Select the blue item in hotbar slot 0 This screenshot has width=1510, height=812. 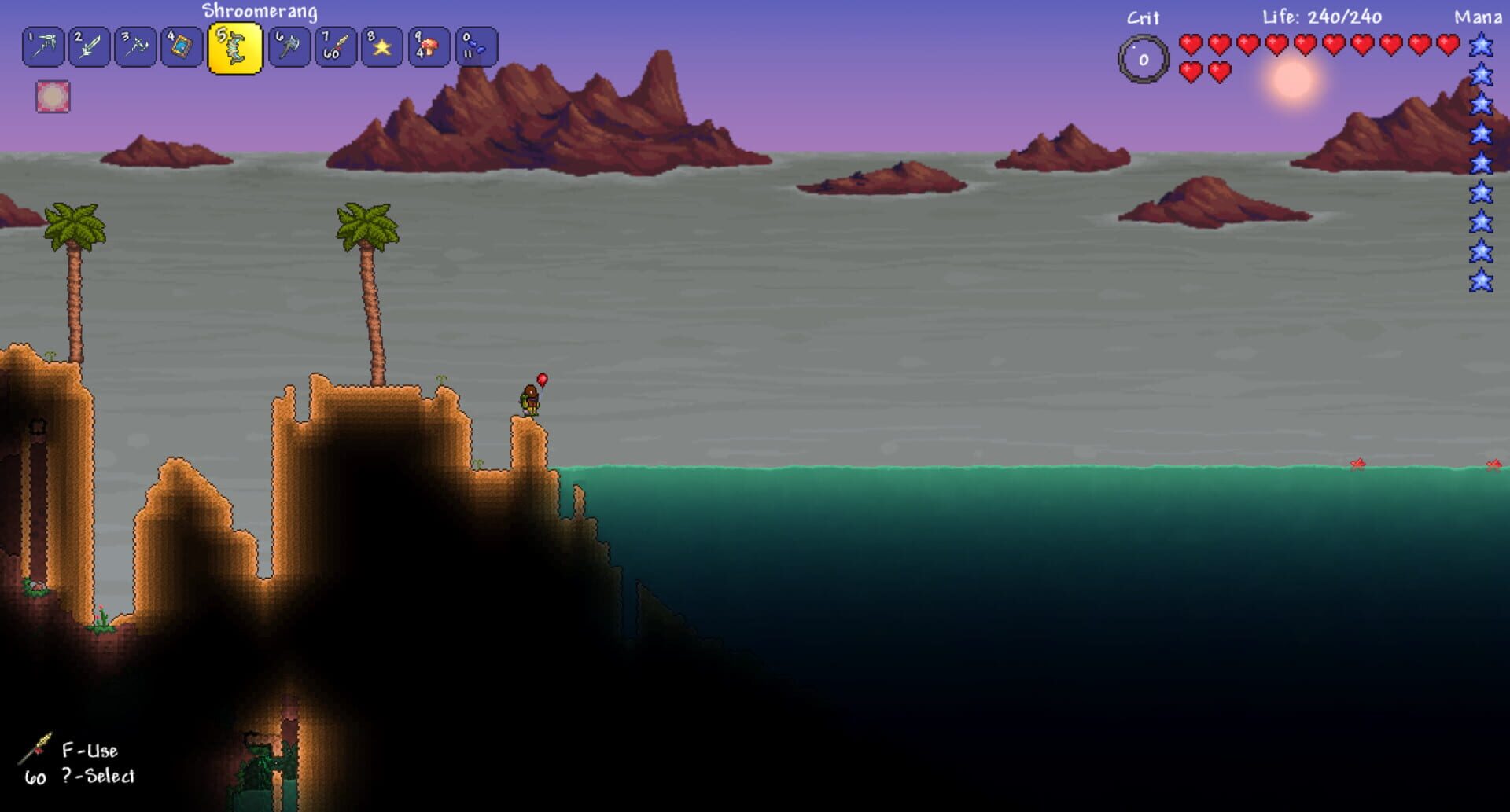point(473,47)
